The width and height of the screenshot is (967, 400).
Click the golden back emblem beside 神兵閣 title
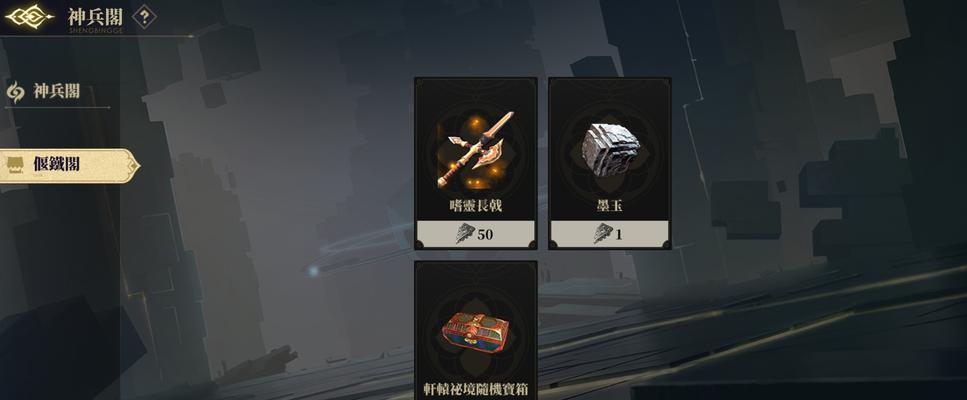(x=29, y=17)
